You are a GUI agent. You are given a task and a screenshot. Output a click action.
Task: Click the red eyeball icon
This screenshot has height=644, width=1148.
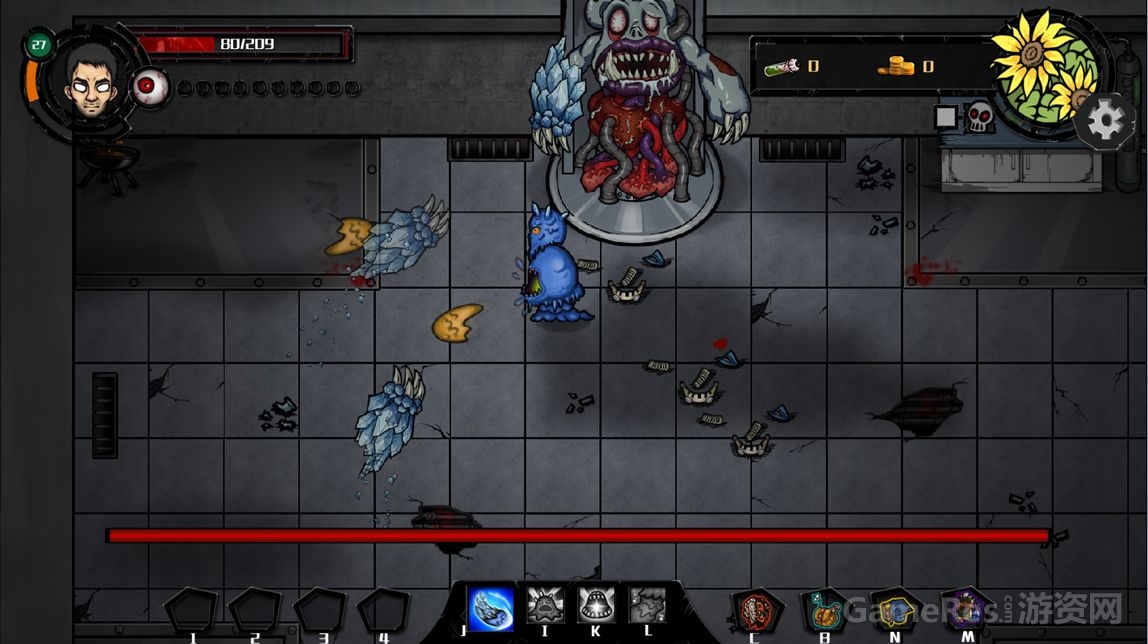[x=151, y=87]
